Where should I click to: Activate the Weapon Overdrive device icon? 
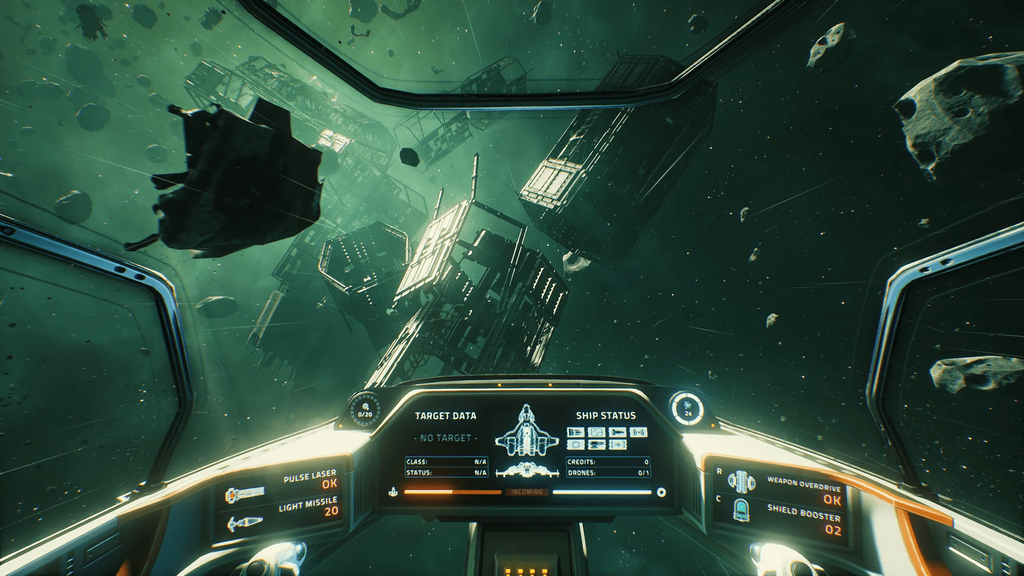click(x=741, y=482)
